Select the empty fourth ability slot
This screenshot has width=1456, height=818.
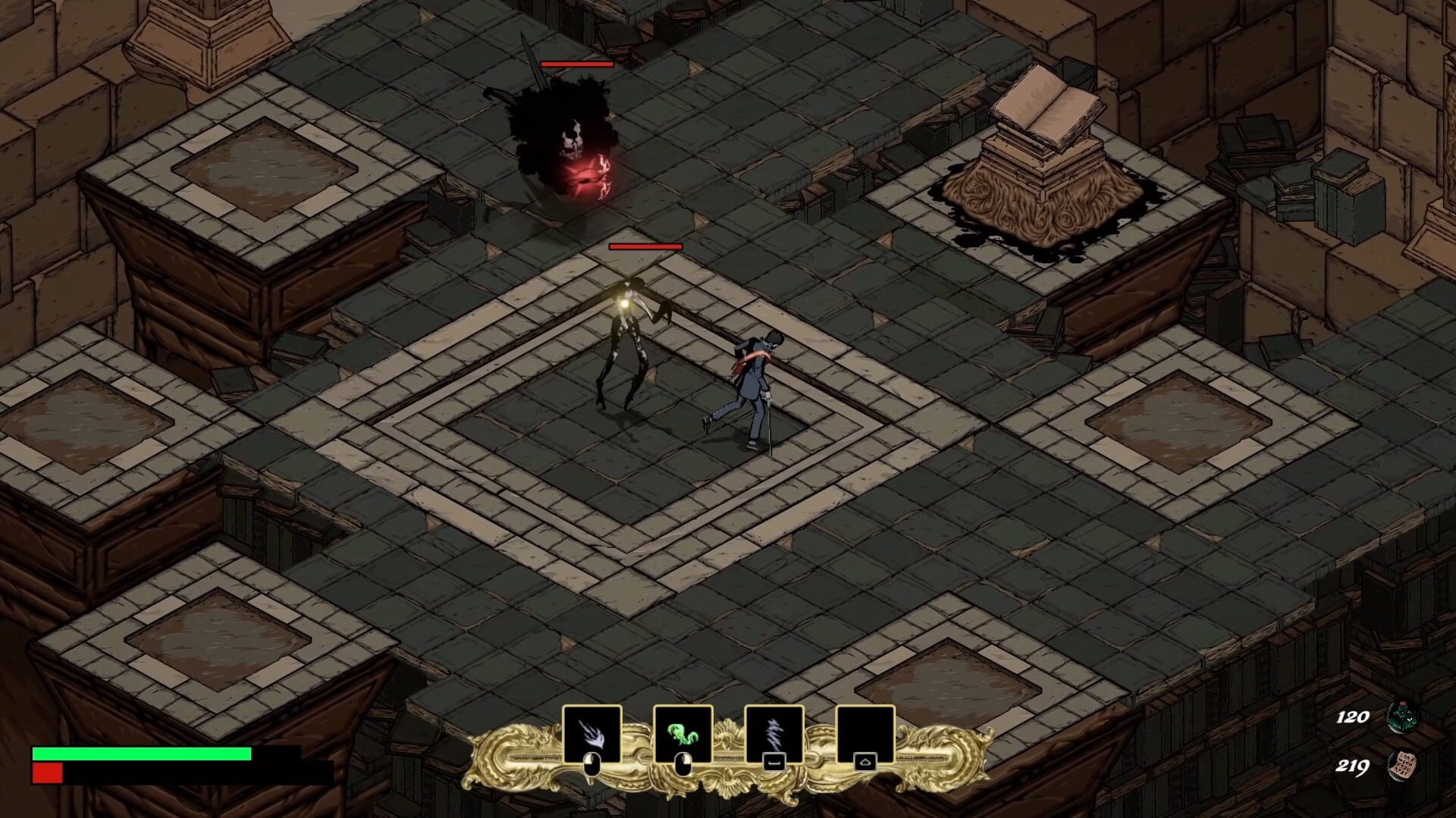click(865, 734)
